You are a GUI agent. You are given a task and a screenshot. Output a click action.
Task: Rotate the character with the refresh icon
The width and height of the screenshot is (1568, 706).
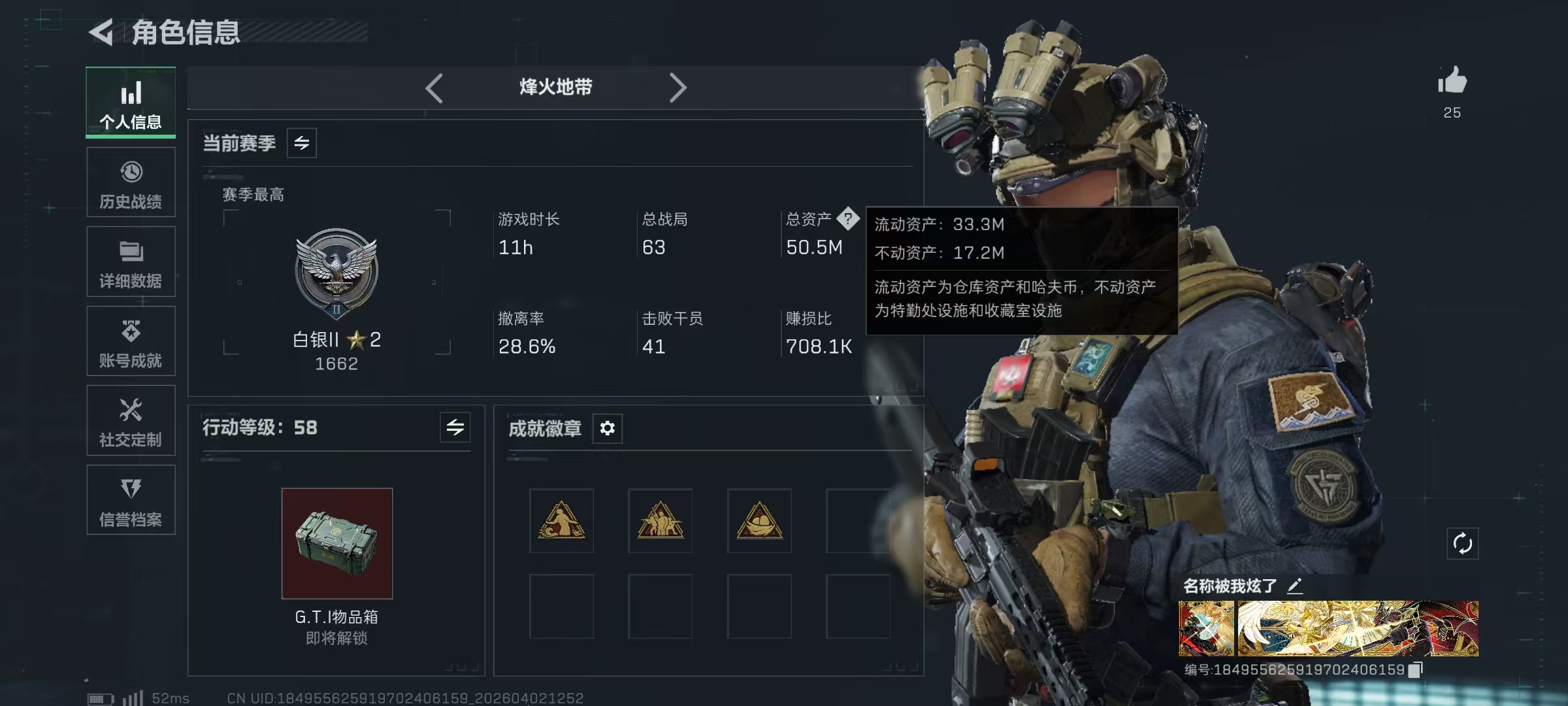[1462, 543]
